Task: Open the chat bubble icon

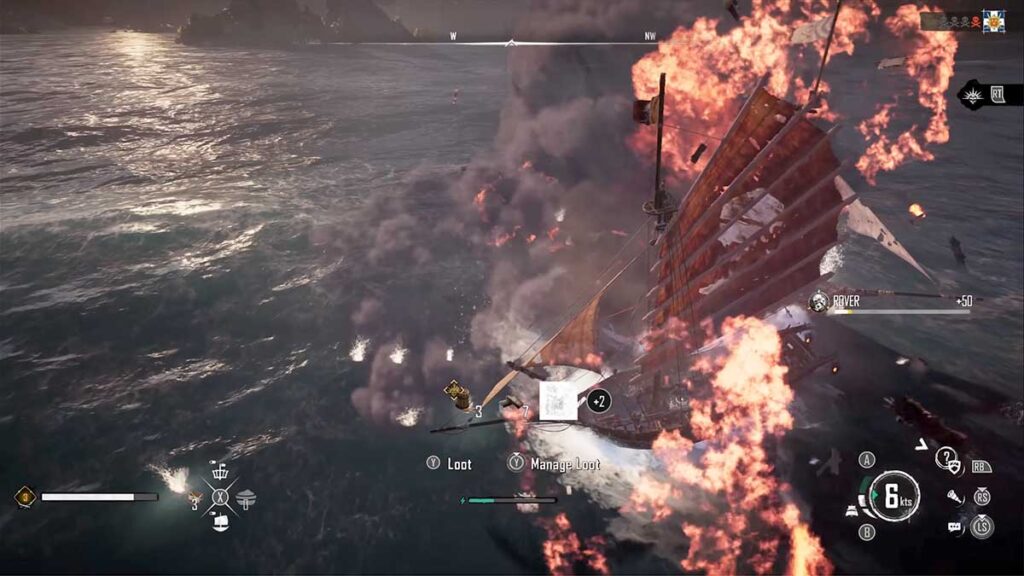Action: tap(954, 526)
